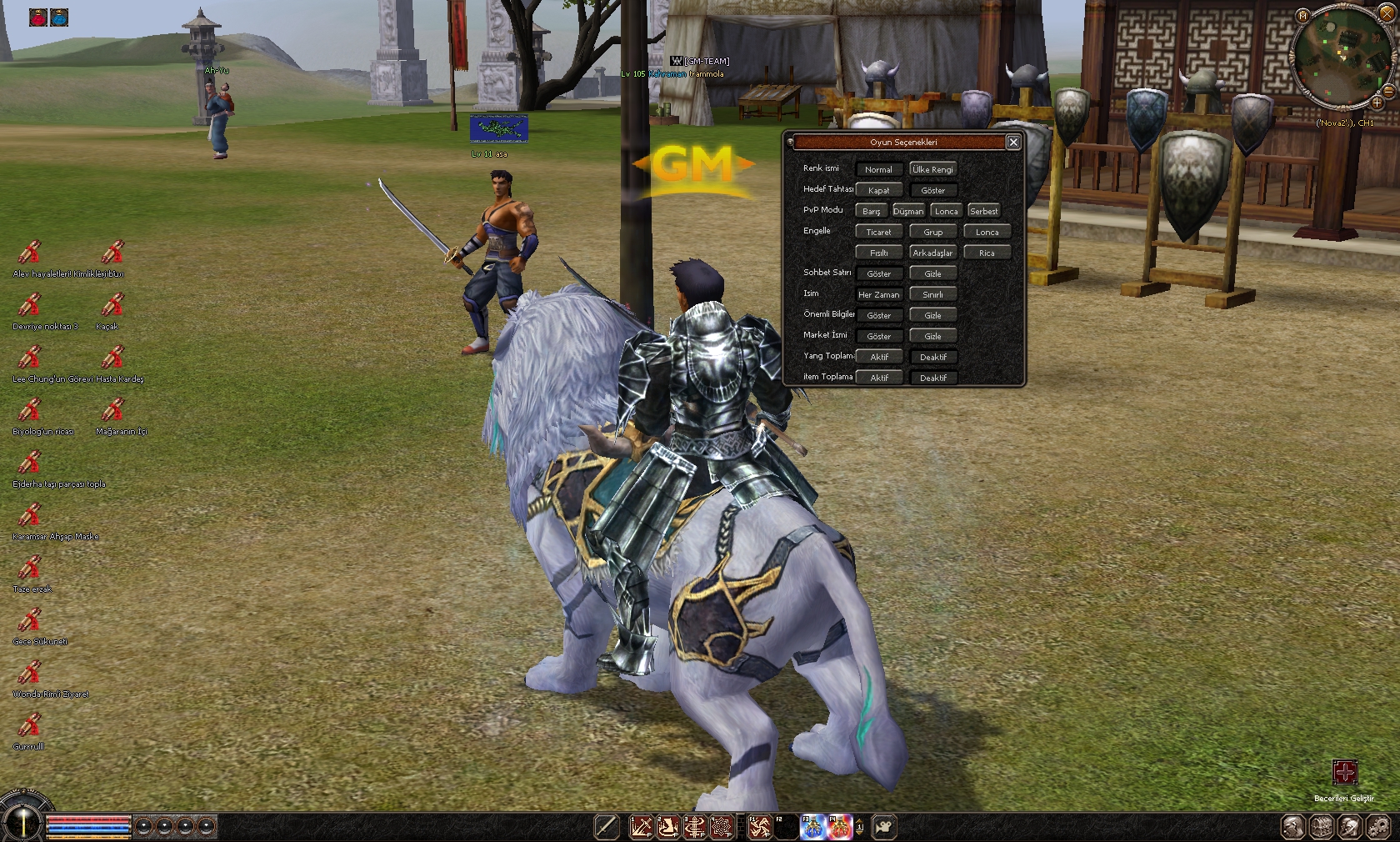Set İsim display to Her Zaman
Viewport: 1400px width, 842px height.
tap(878, 294)
